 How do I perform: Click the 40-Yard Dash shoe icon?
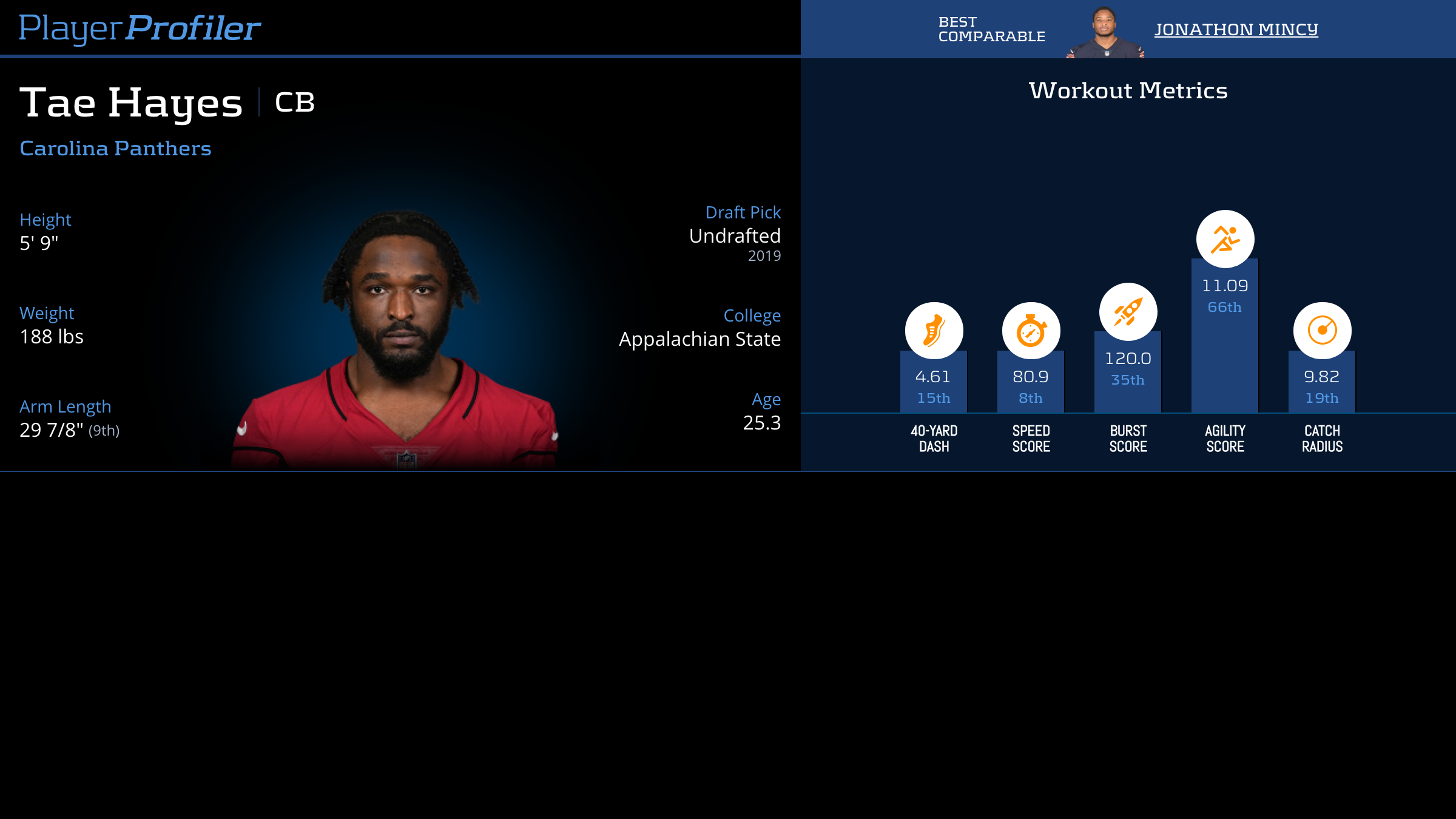934,331
